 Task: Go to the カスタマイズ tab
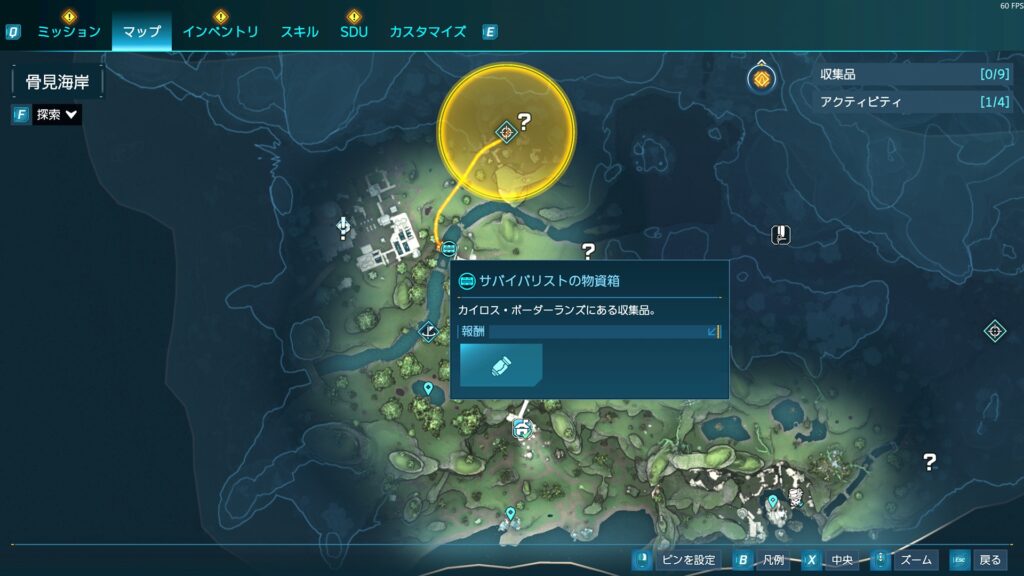(x=427, y=32)
